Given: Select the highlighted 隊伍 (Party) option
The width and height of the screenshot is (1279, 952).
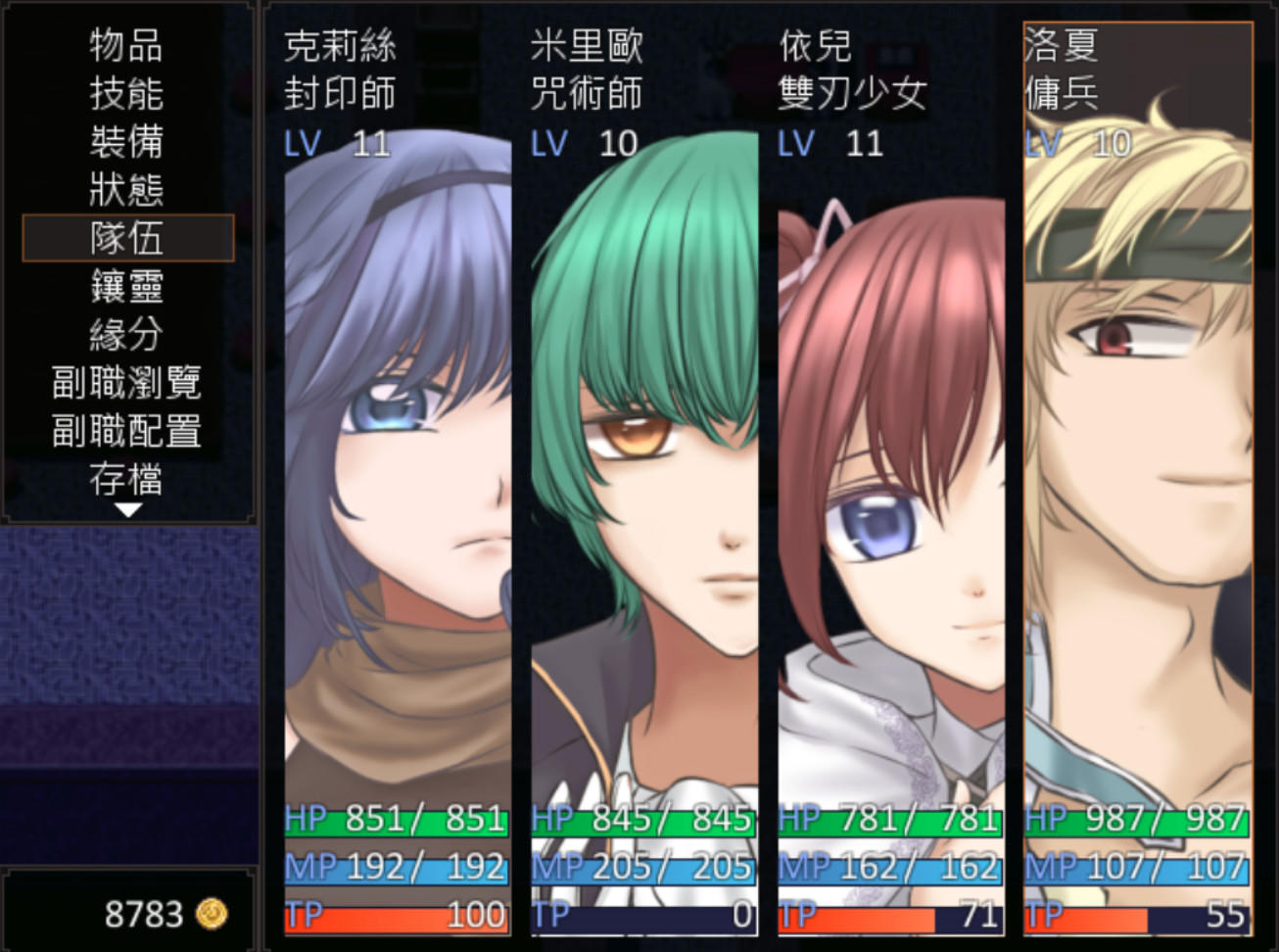Looking at the screenshot, I should click(x=128, y=237).
